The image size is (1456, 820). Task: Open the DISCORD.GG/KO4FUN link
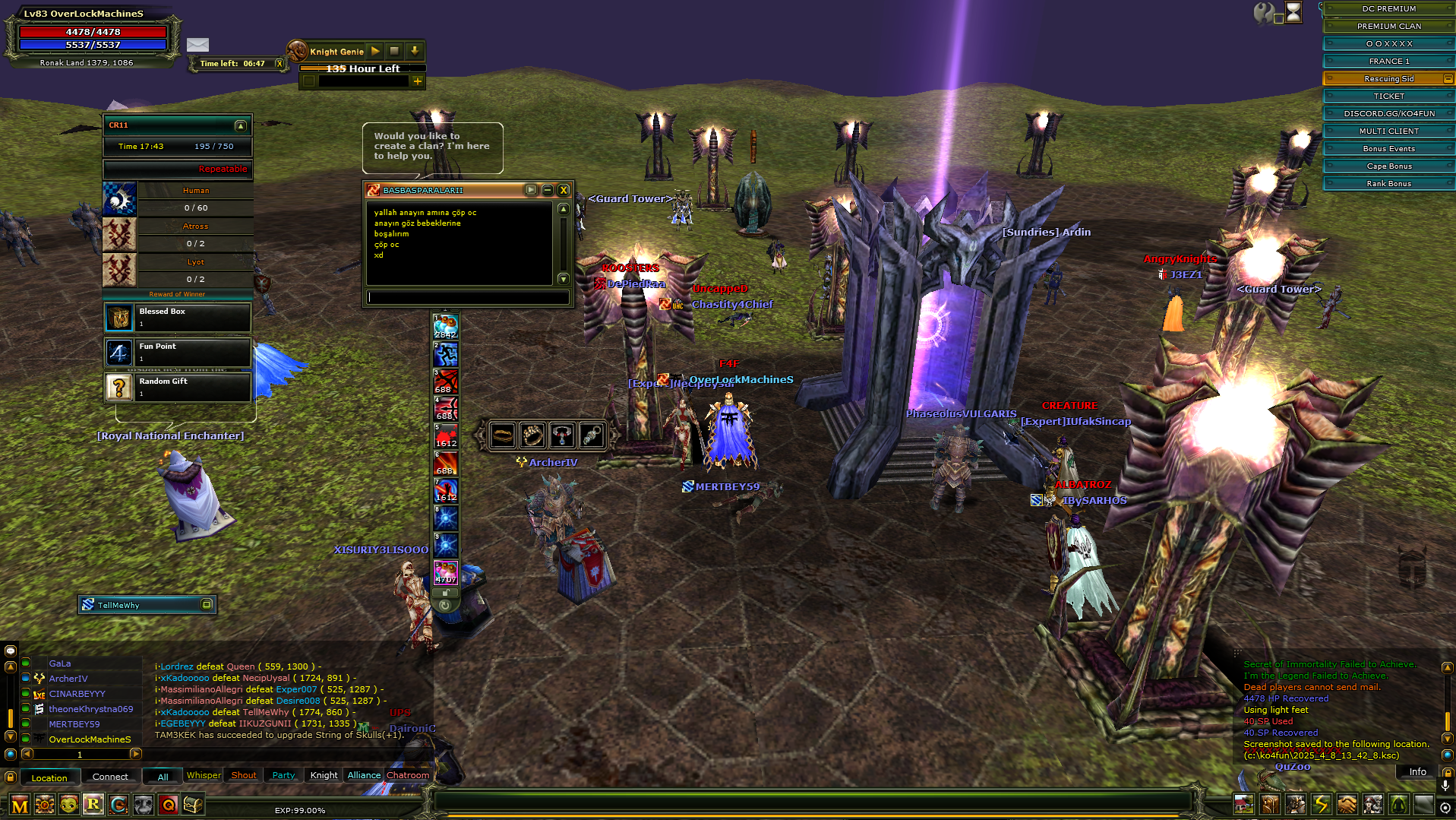[x=1388, y=113]
